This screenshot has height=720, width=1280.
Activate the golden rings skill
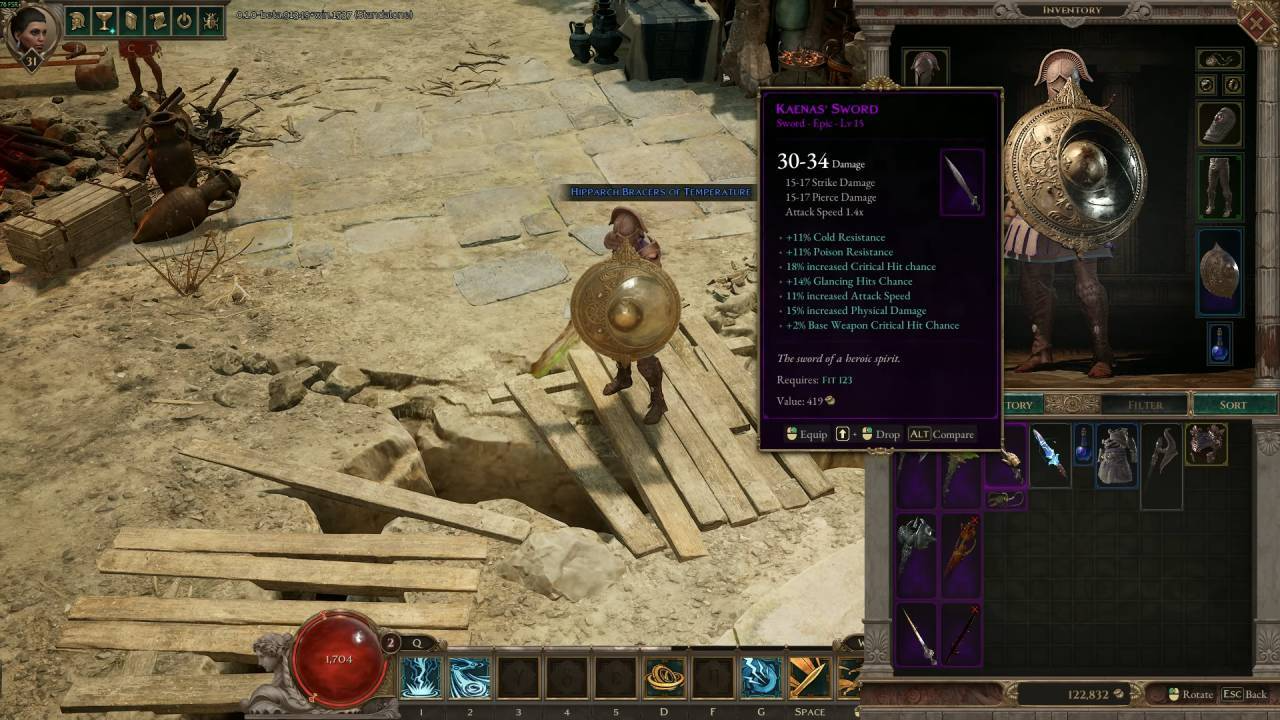pos(664,678)
